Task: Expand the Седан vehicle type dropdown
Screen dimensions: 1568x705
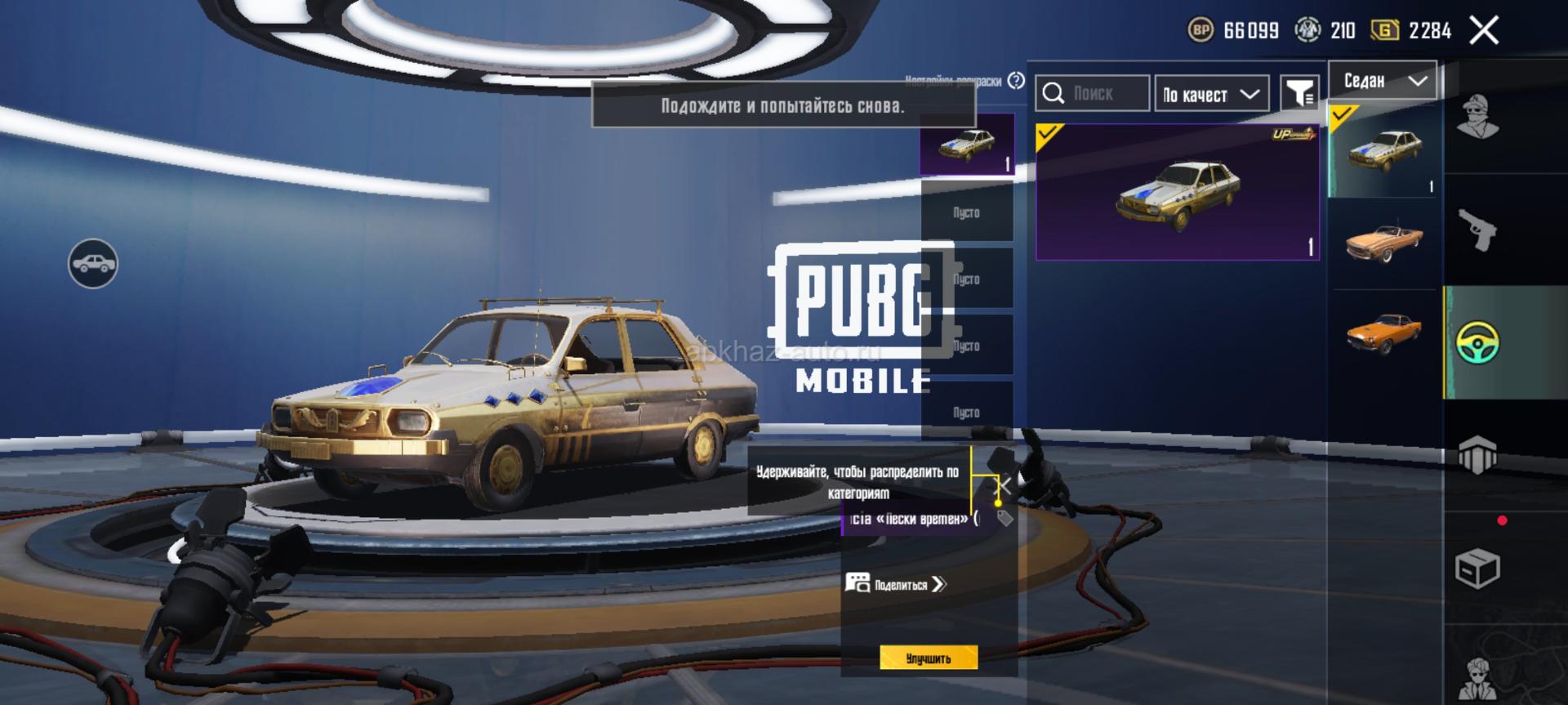Action: pos(1383,81)
